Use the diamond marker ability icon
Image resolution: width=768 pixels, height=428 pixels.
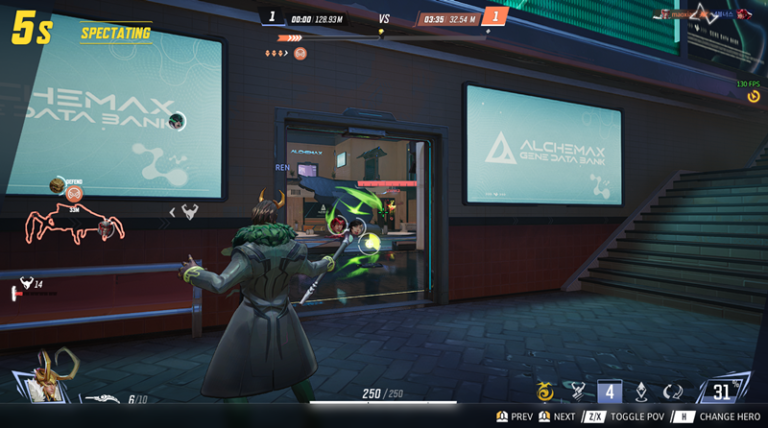point(641,392)
